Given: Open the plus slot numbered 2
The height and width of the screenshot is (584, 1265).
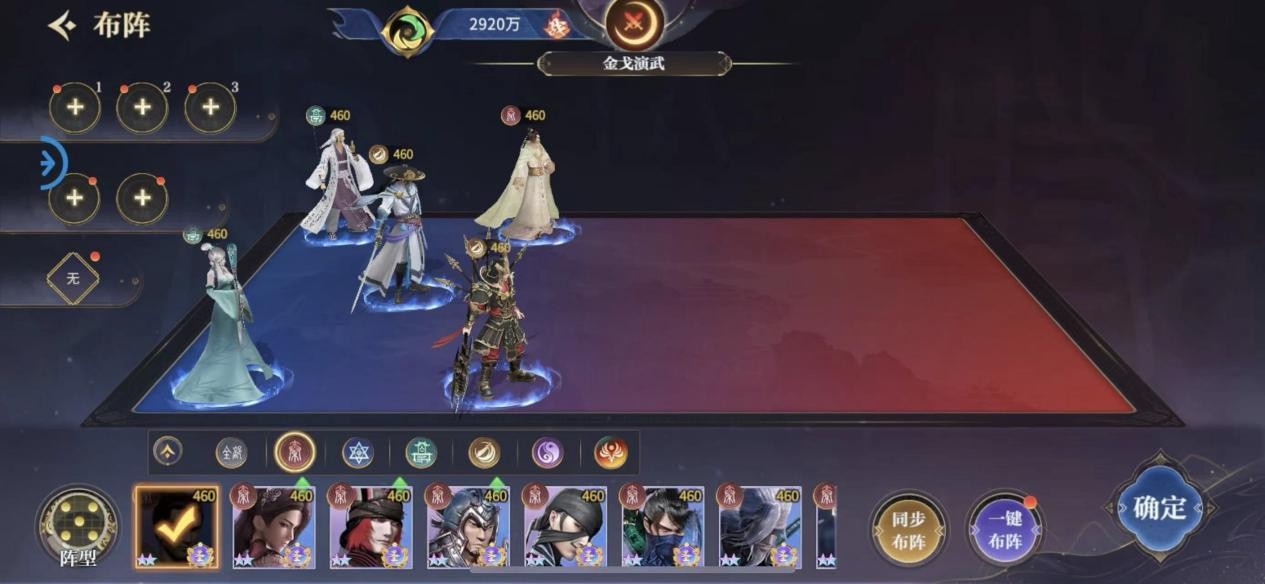Looking at the screenshot, I should [142, 108].
